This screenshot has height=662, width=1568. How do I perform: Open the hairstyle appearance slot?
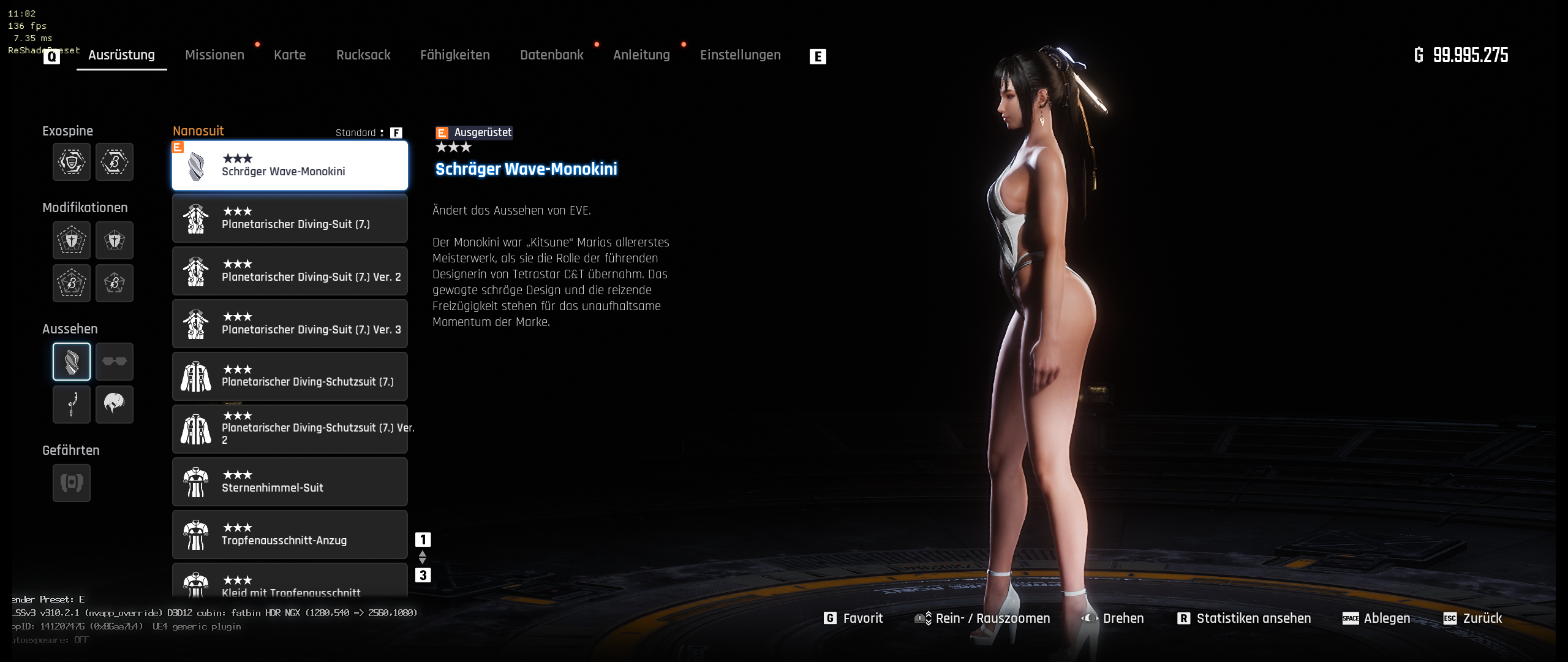click(115, 405)
